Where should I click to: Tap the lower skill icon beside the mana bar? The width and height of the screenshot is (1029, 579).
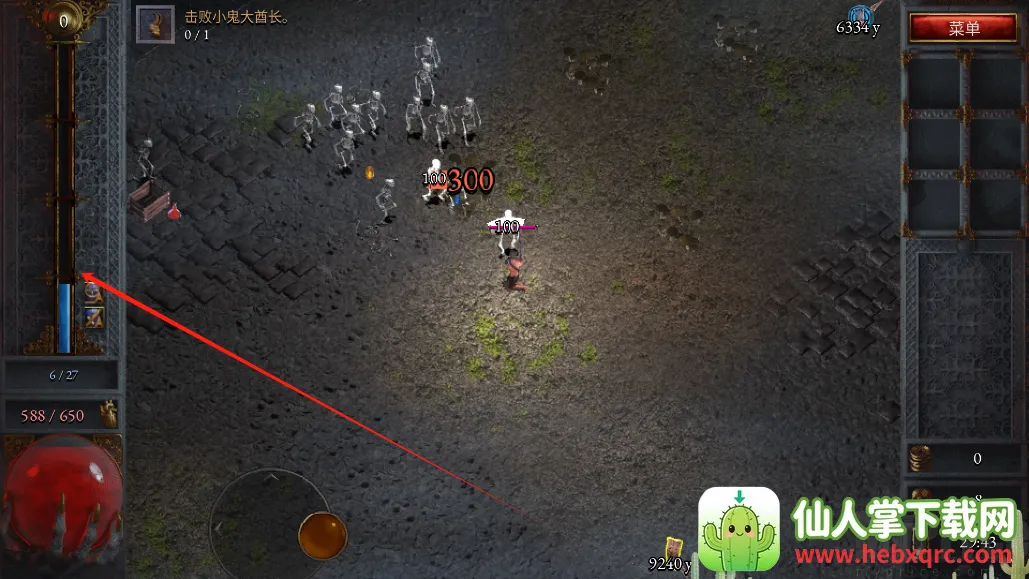coord(93,317)
